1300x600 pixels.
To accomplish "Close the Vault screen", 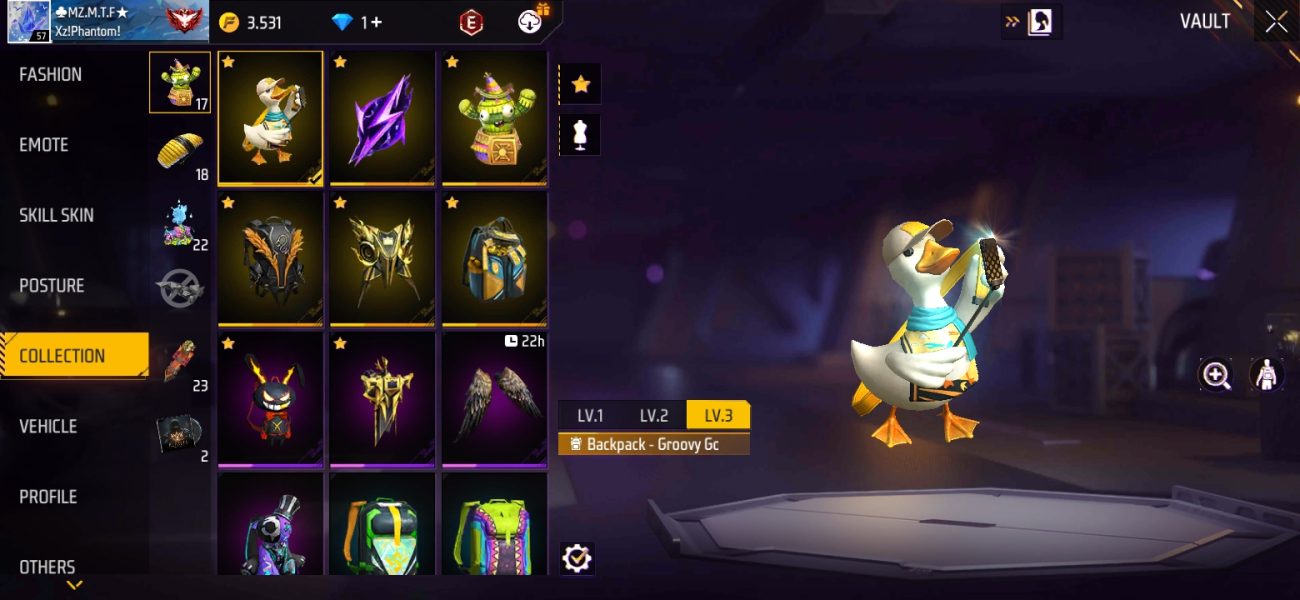I will click(x=1276, y=22).
